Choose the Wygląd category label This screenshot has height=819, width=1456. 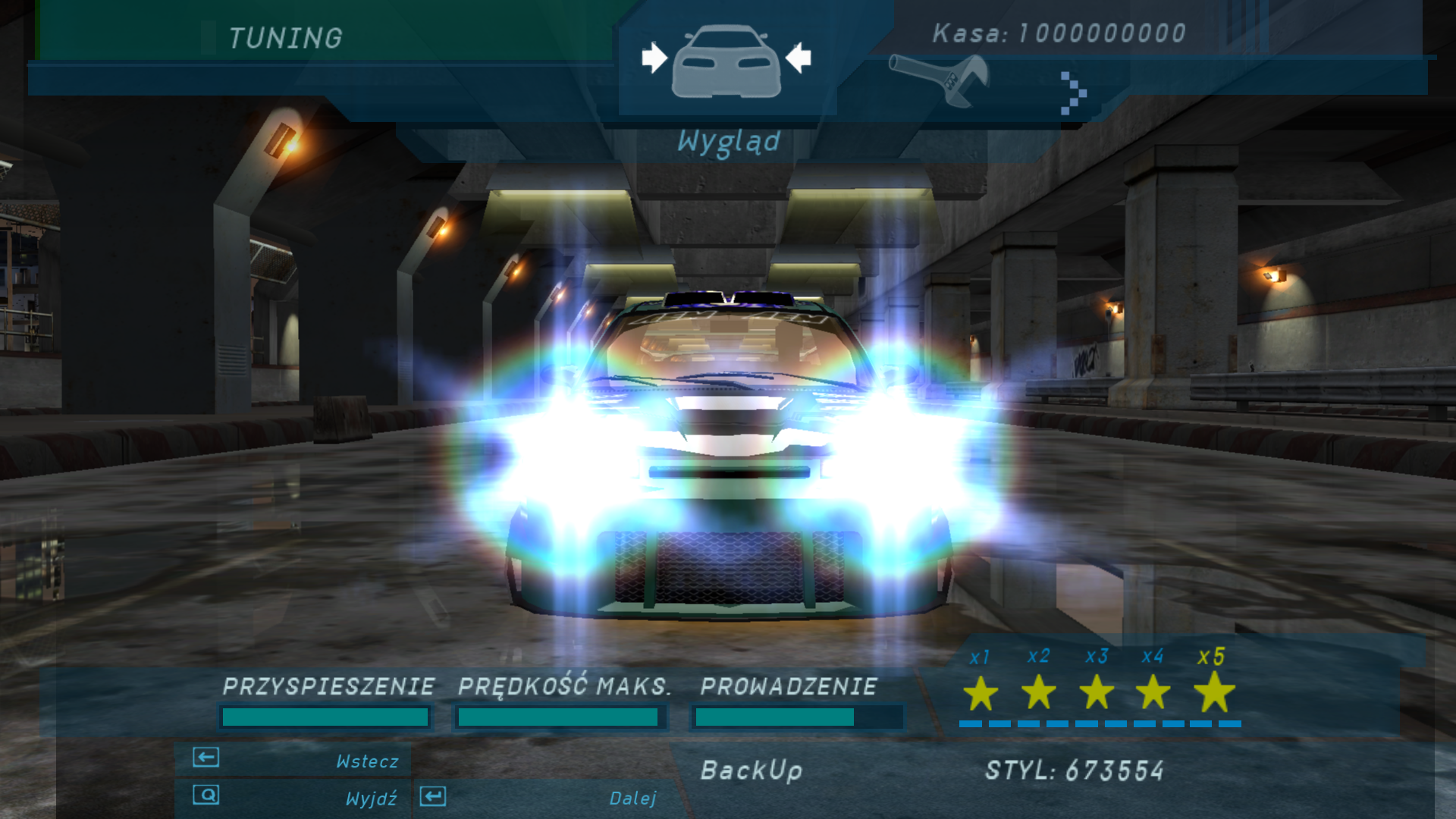click(728, 142)
